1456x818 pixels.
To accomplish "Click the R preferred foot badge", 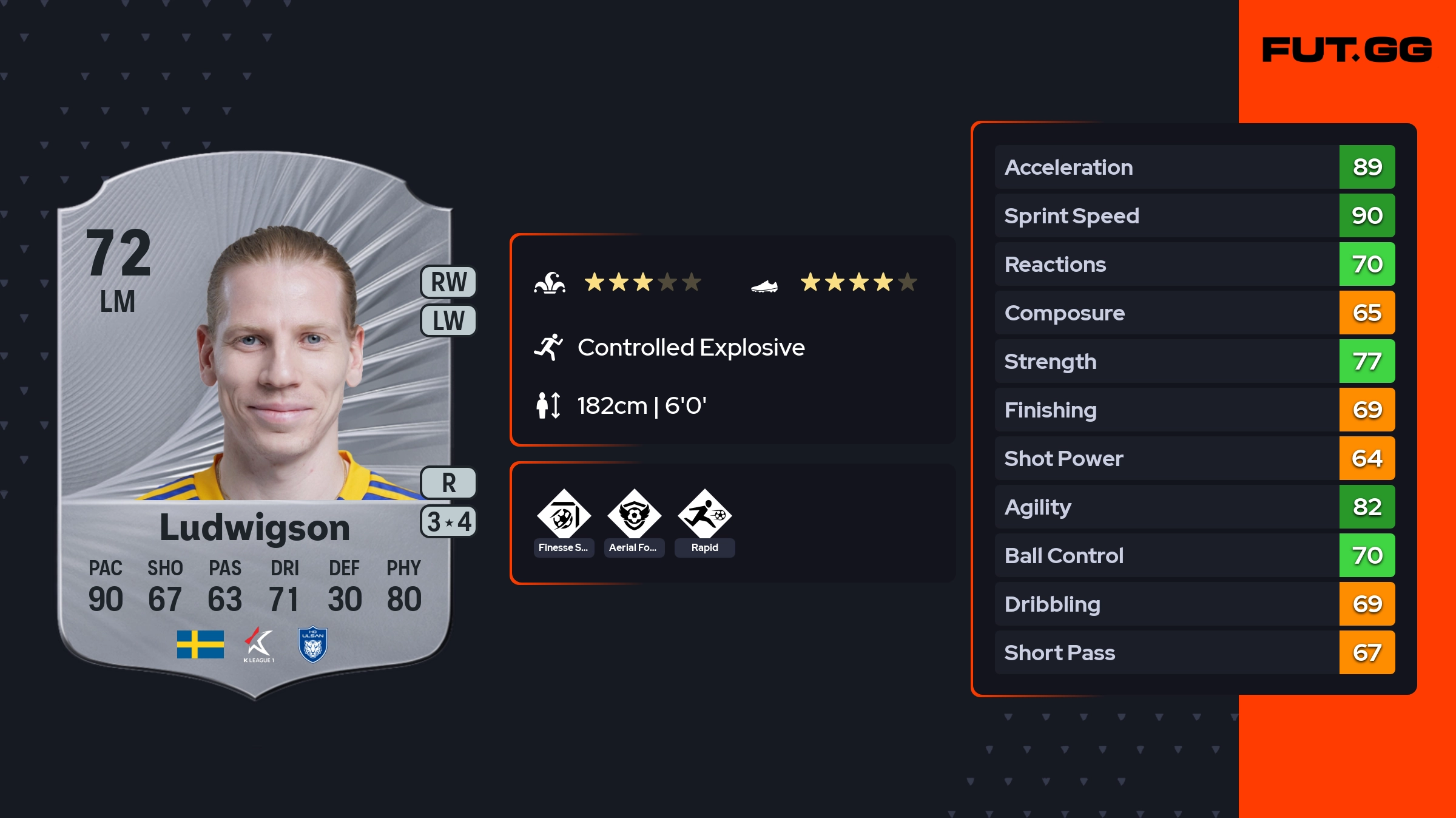I will (x=449, y=483).
